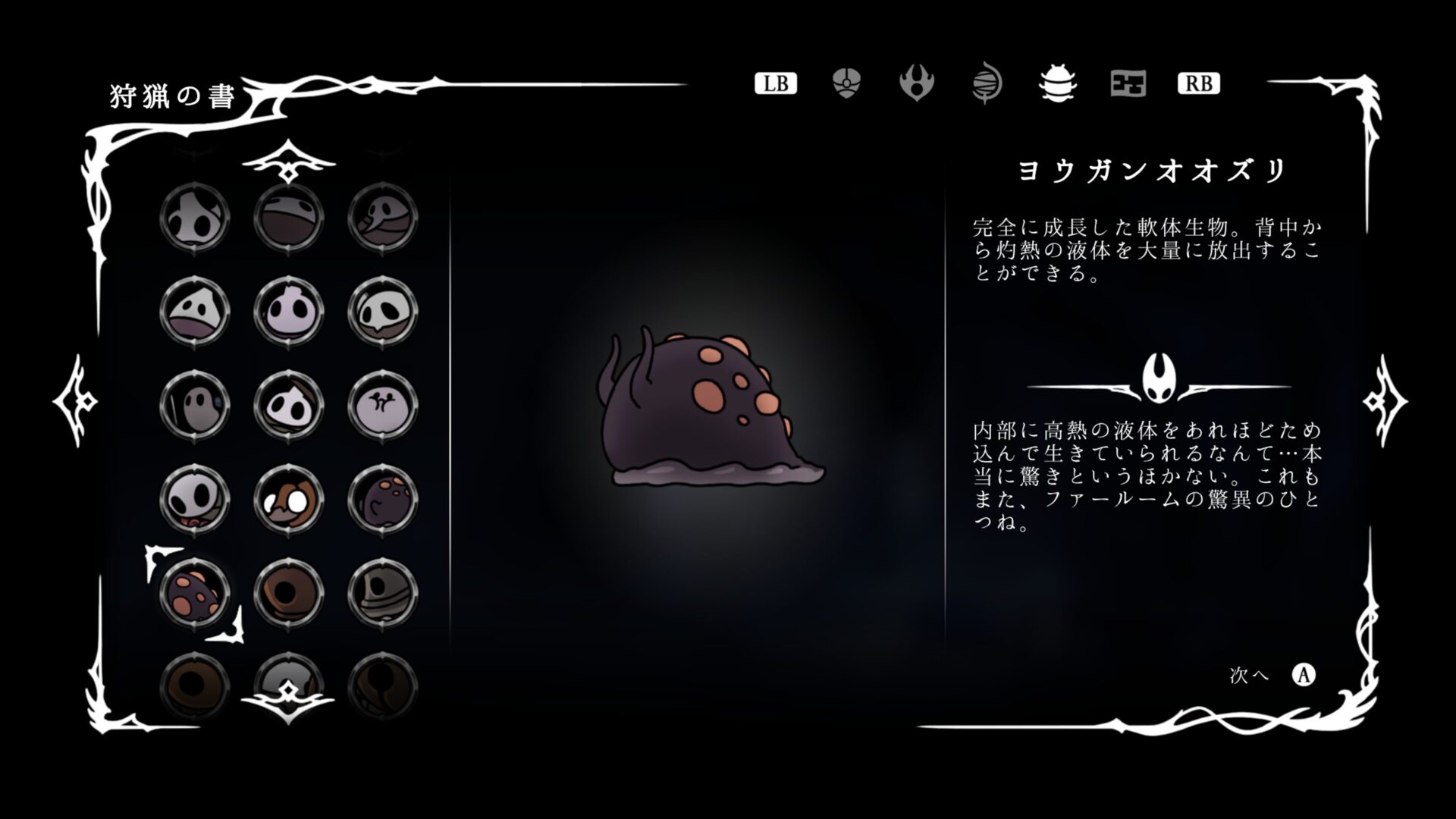Click the RB shoulder button prompt
Screen dimensions: 1456x819
click(1200, 83)
